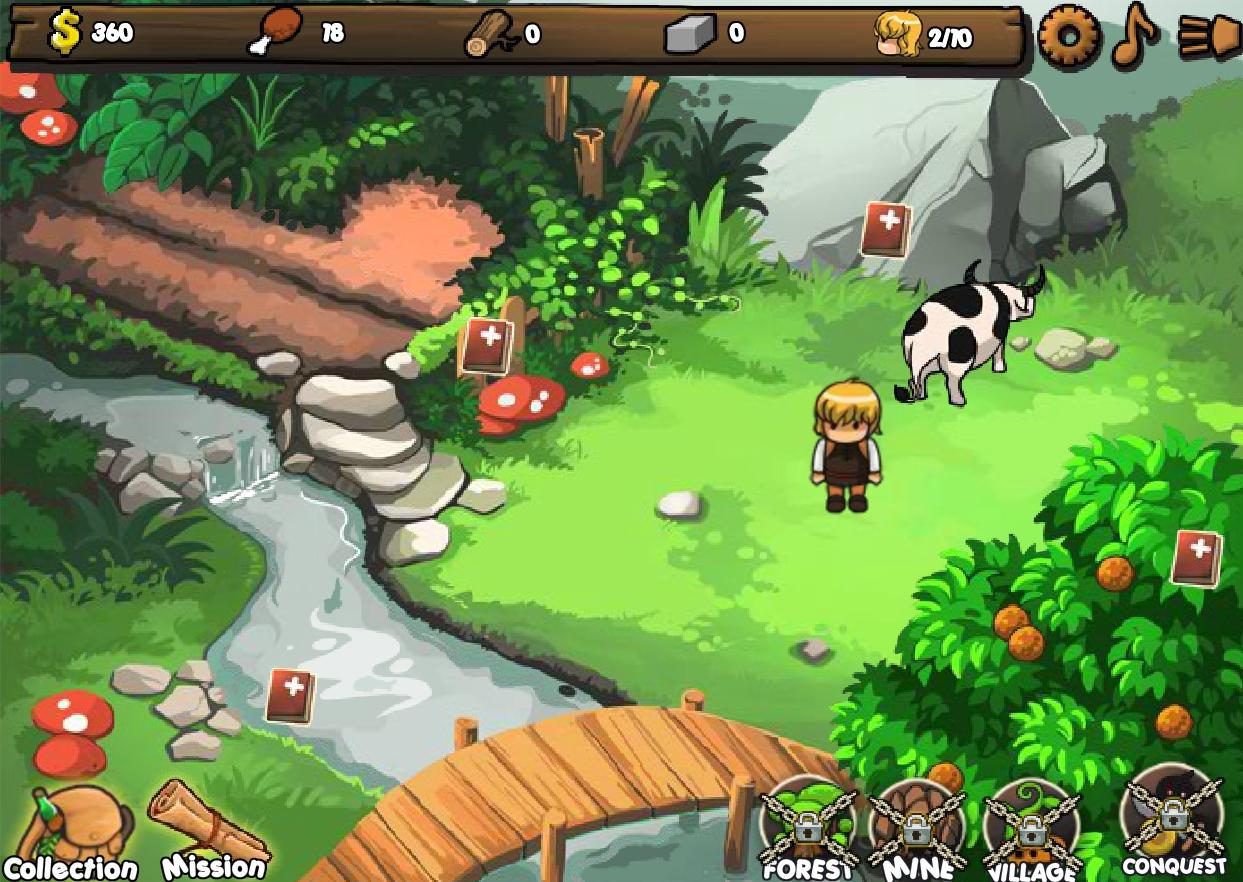1243x882 pixels.
Task: Open the gear settings menu
Action: [x=1069, y=36]
